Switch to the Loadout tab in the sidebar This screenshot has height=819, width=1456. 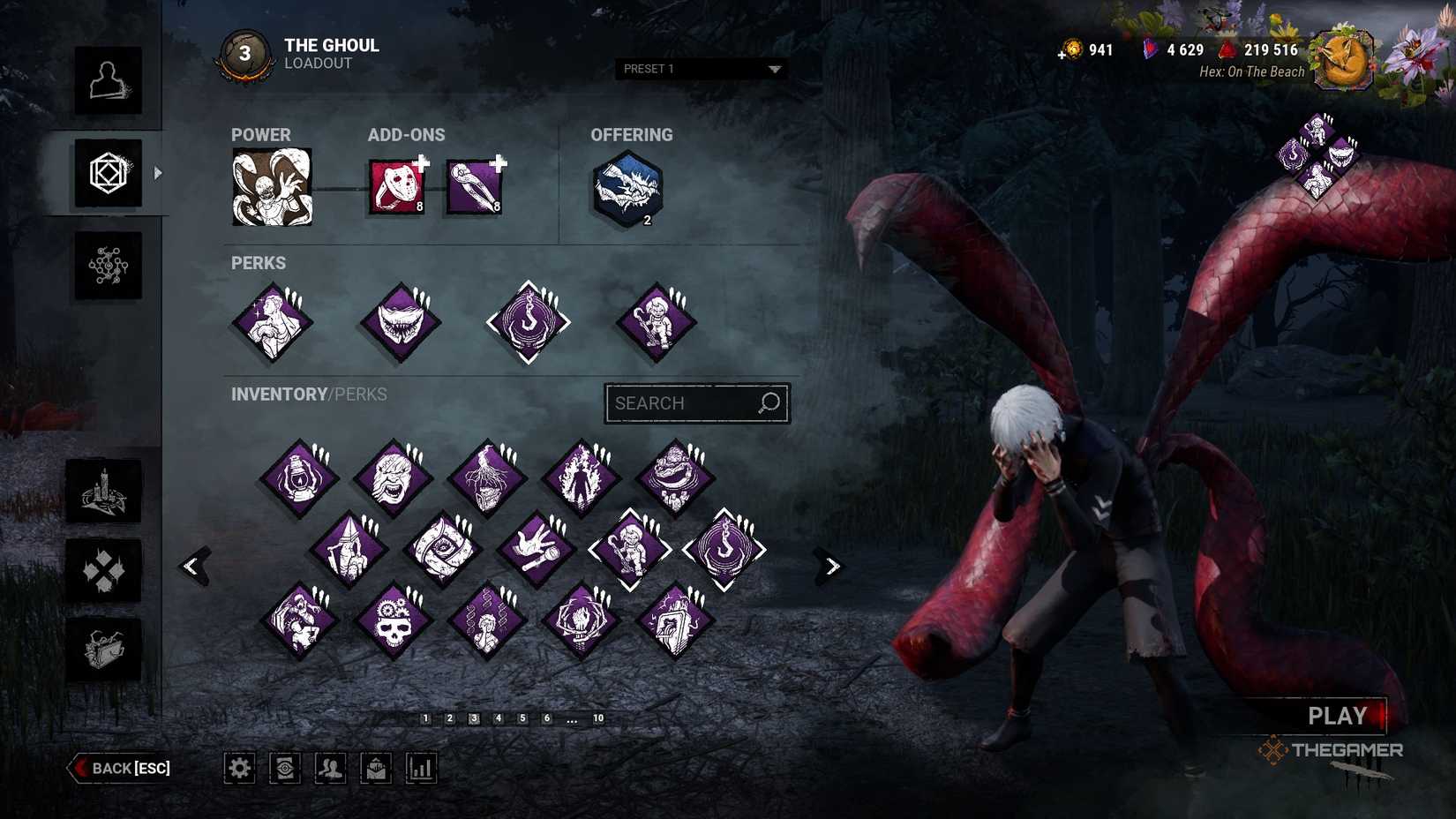pyautogui.click(x=109, y=173)
